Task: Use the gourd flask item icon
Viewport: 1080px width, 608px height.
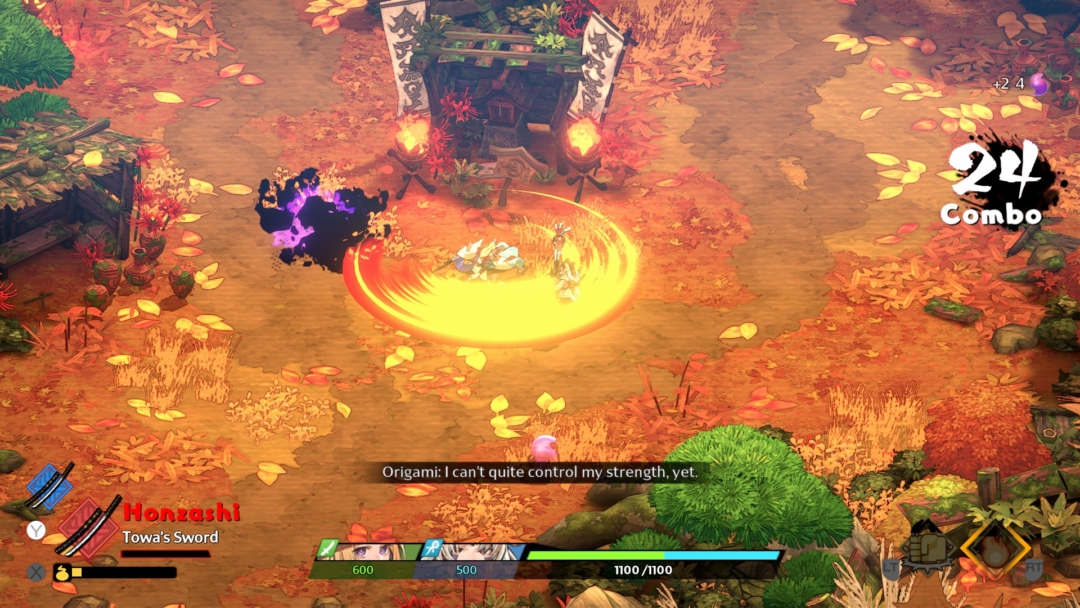Action: pos(61,573)
